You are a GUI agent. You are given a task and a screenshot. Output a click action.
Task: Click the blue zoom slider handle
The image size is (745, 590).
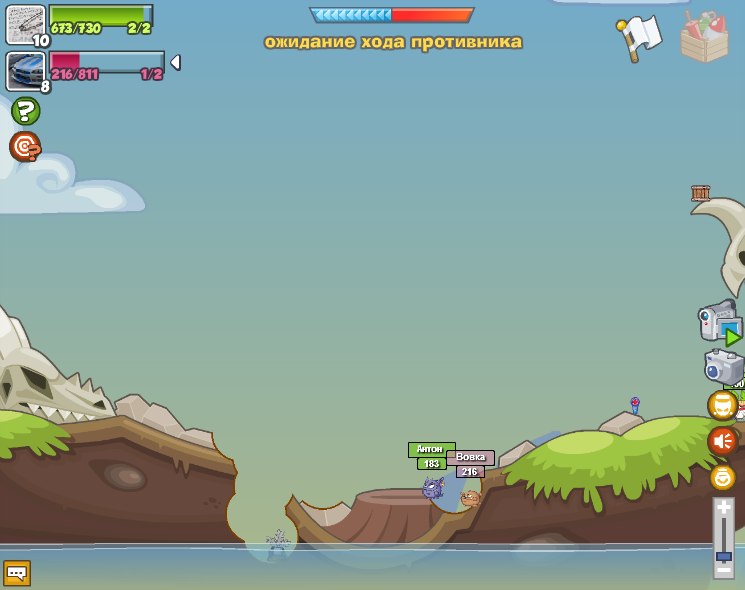[x=723, y=556]
